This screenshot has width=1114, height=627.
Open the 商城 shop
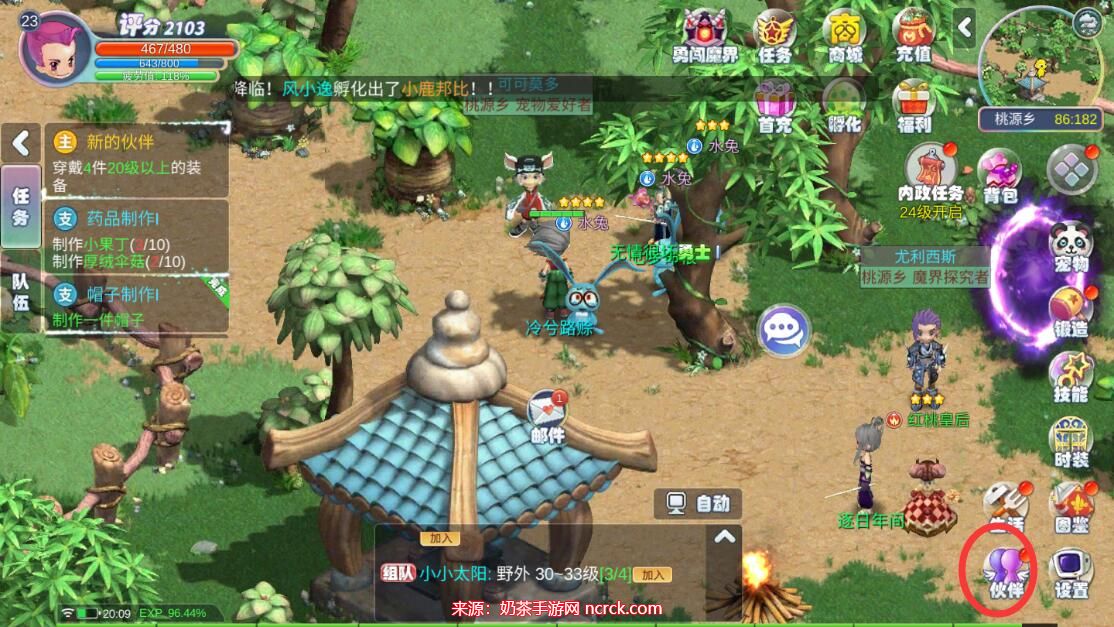tap(844, 35)
